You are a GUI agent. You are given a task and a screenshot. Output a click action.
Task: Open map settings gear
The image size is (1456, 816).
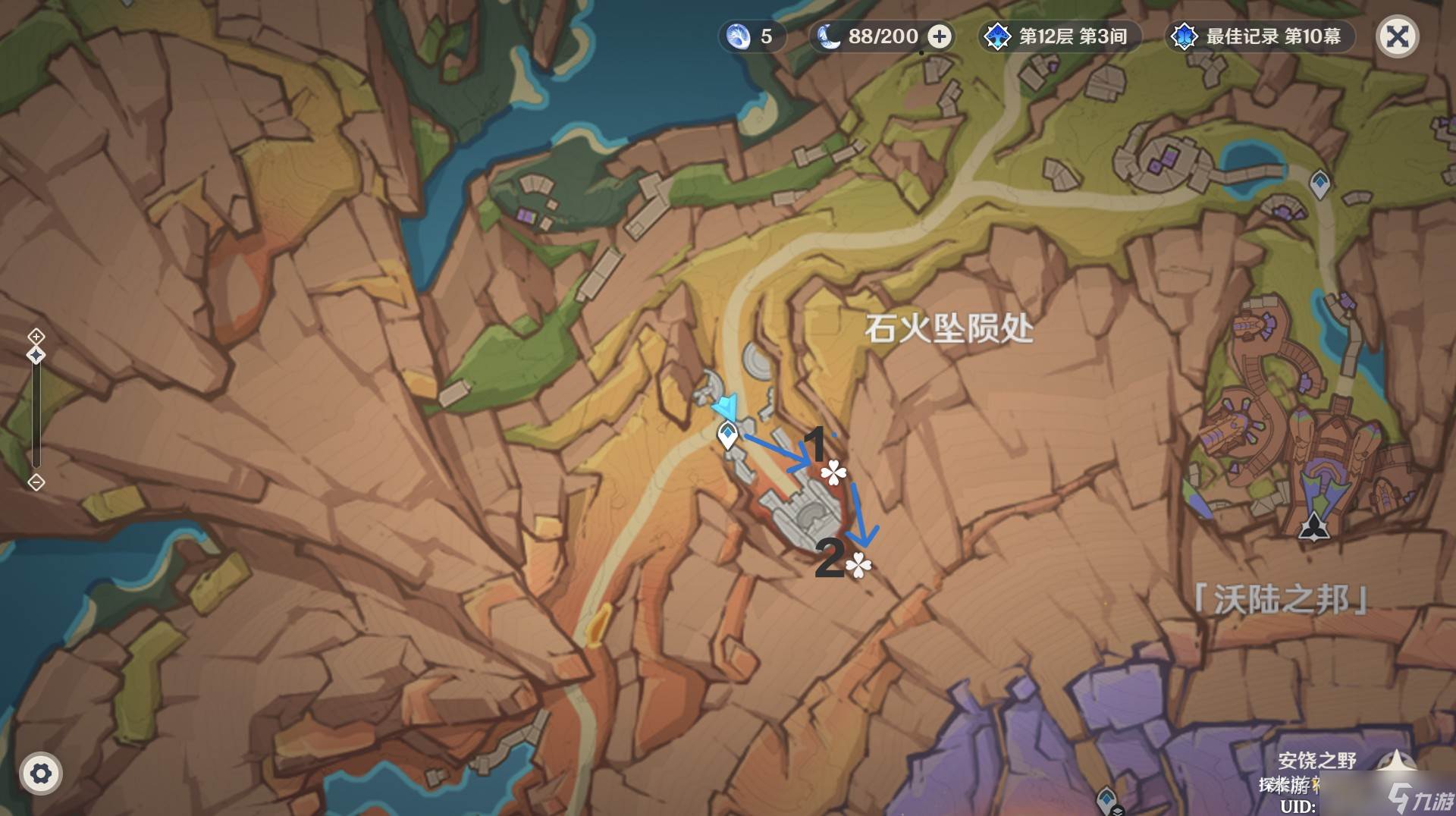click(40, 774)
